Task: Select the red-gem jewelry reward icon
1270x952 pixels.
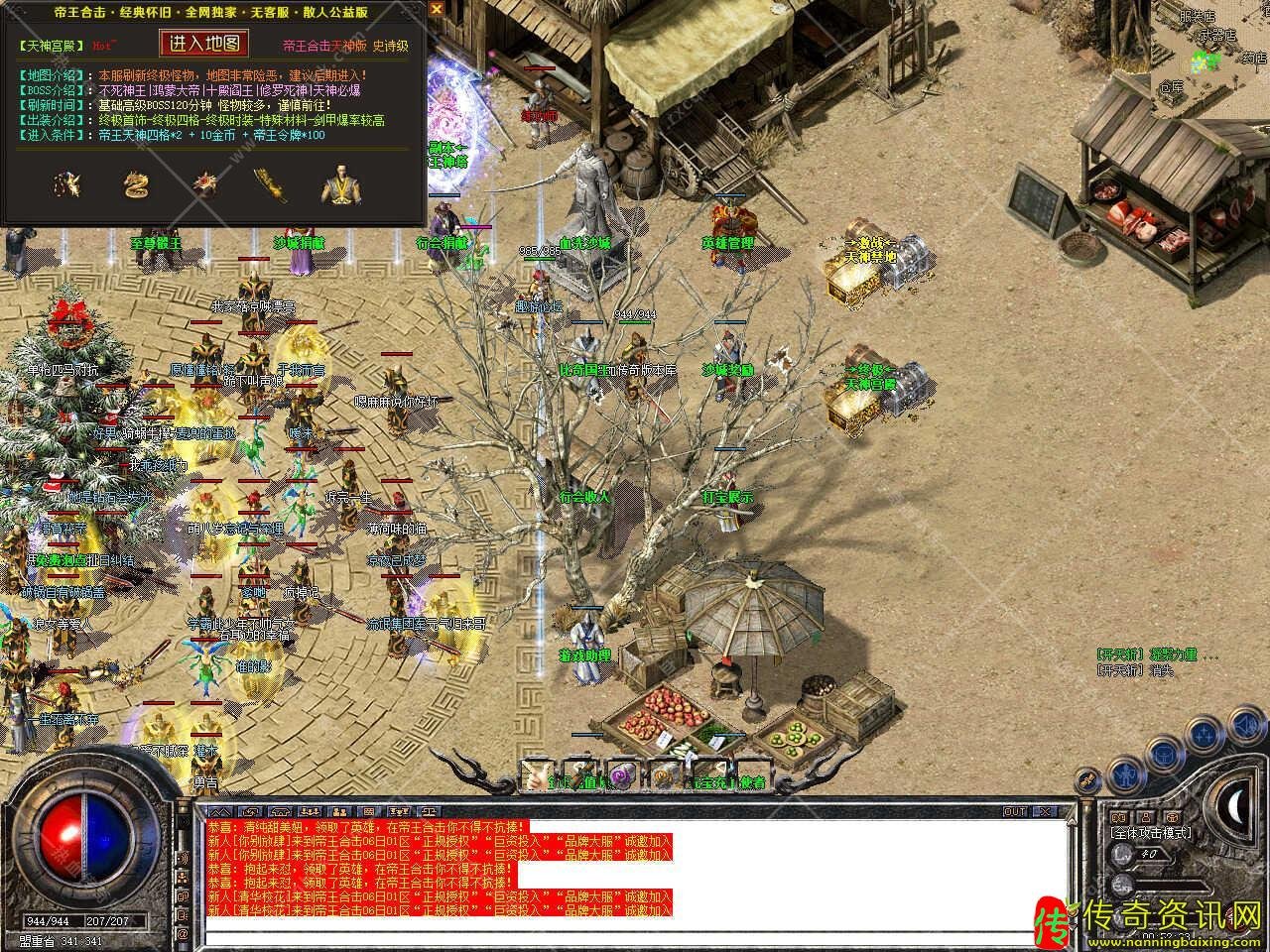Action: tap(204, 184)
